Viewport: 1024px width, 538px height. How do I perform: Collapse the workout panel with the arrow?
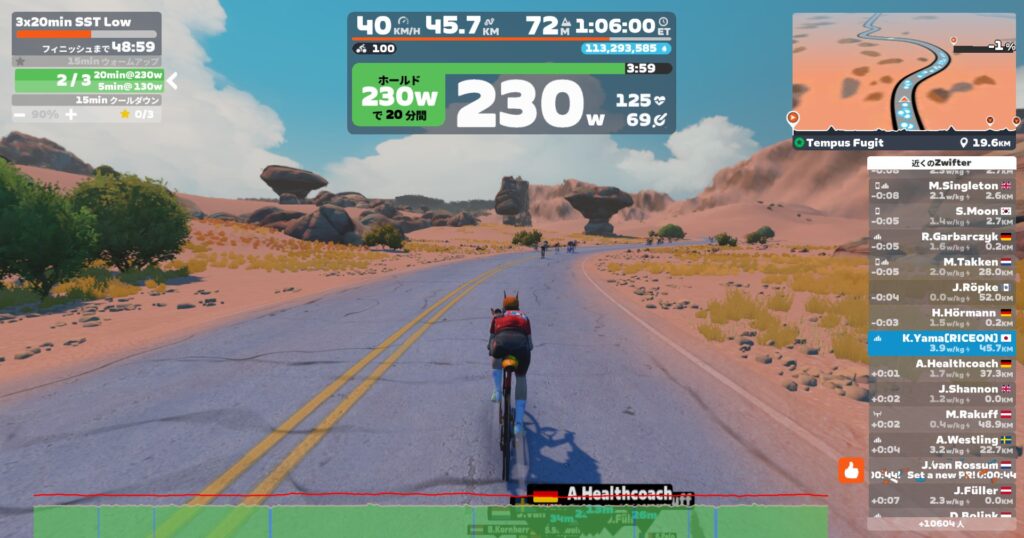(x=171, y=80)
